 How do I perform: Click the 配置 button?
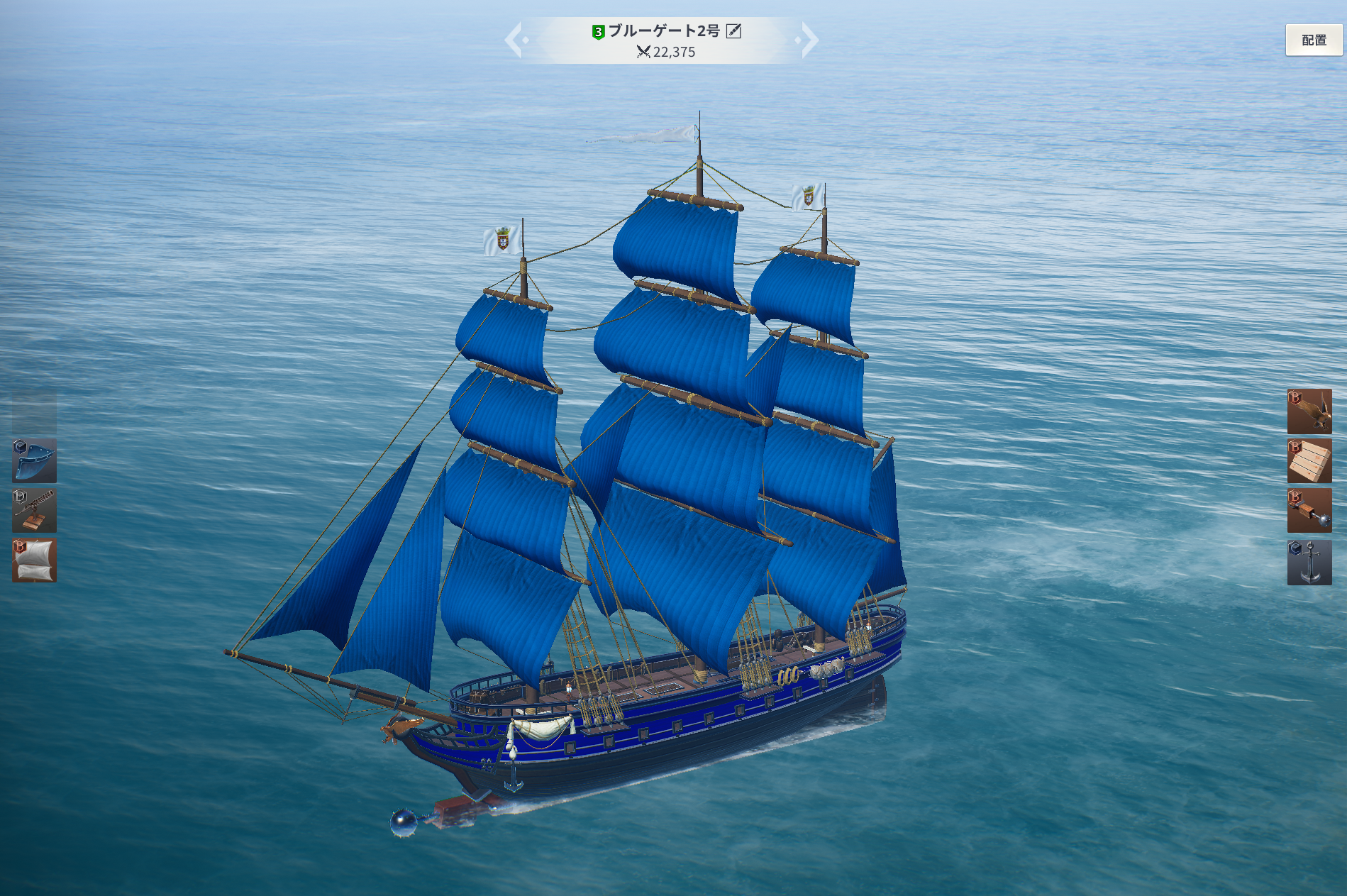(x=1314, y=40)
